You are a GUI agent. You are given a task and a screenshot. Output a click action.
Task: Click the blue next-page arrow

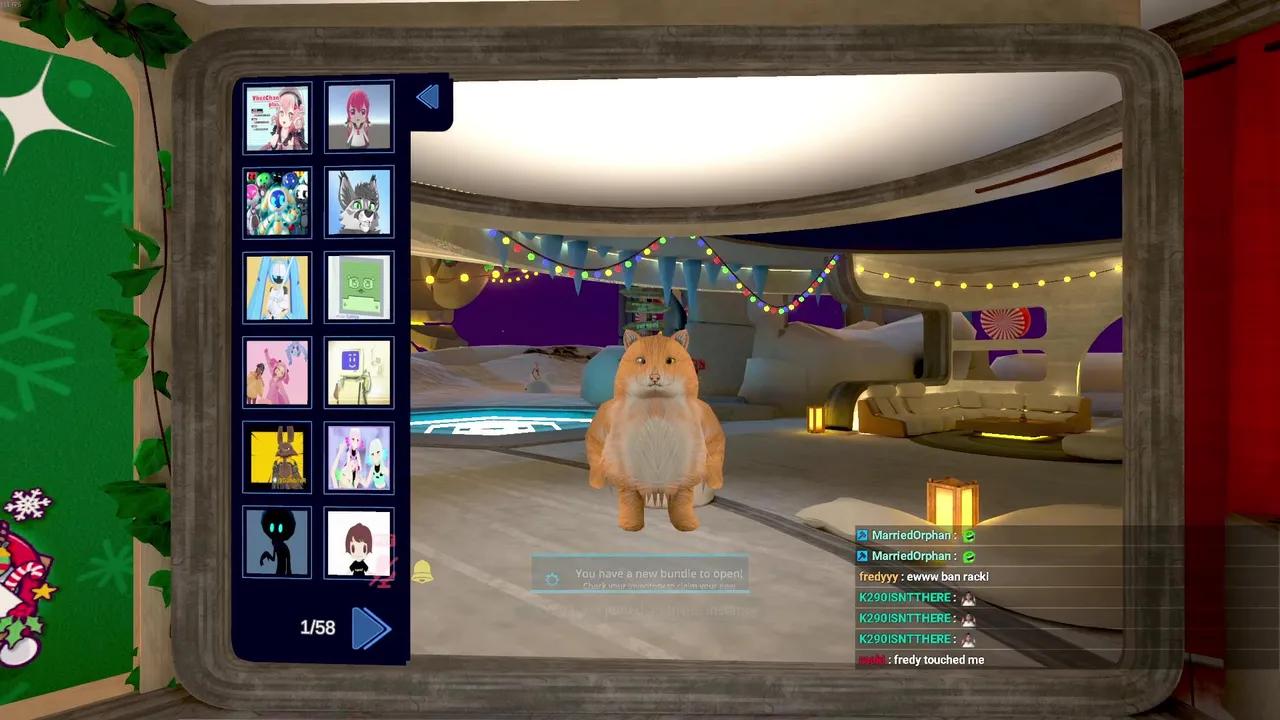click(x=372, y=628)
